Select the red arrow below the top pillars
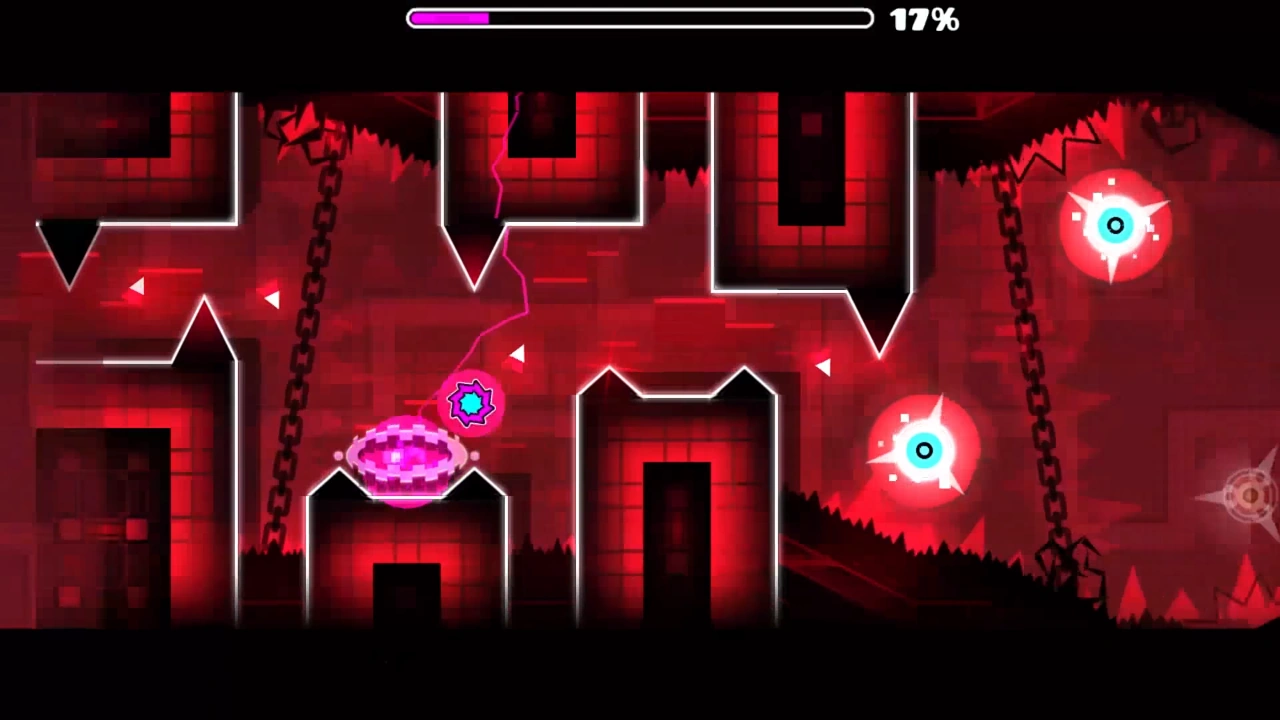 tap(823, 367)
